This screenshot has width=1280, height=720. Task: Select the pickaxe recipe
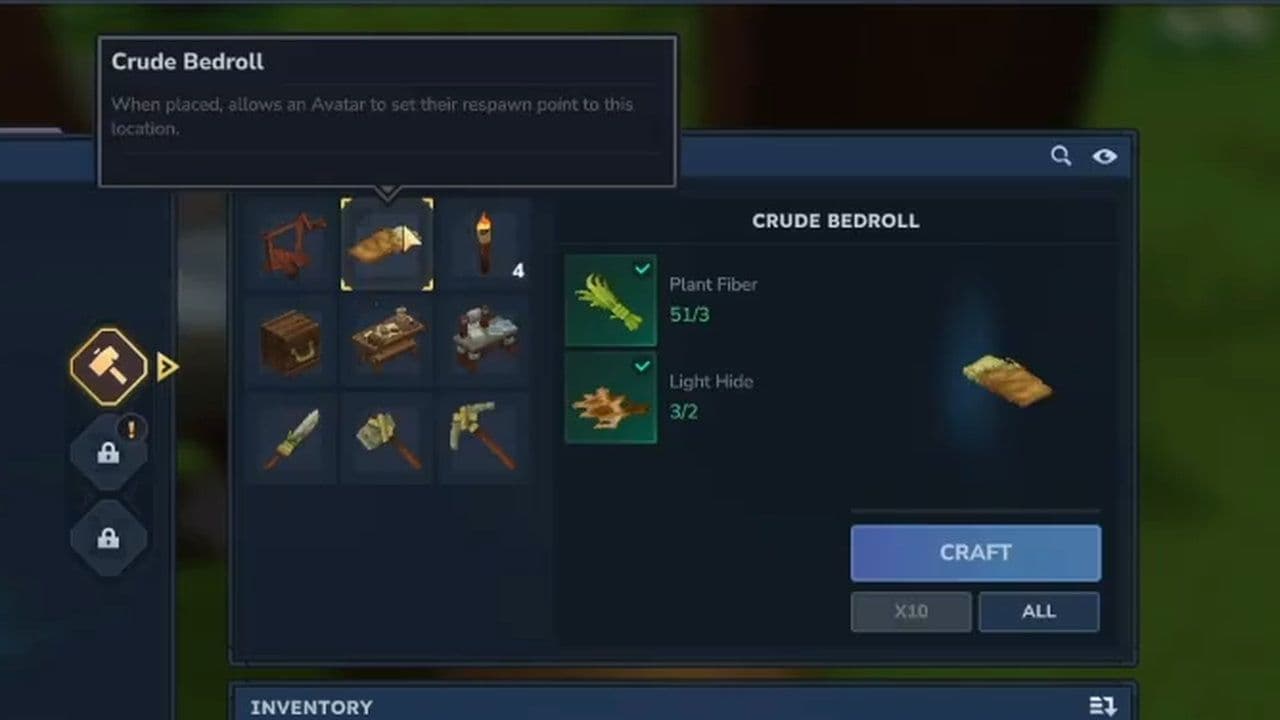(487, 437)
